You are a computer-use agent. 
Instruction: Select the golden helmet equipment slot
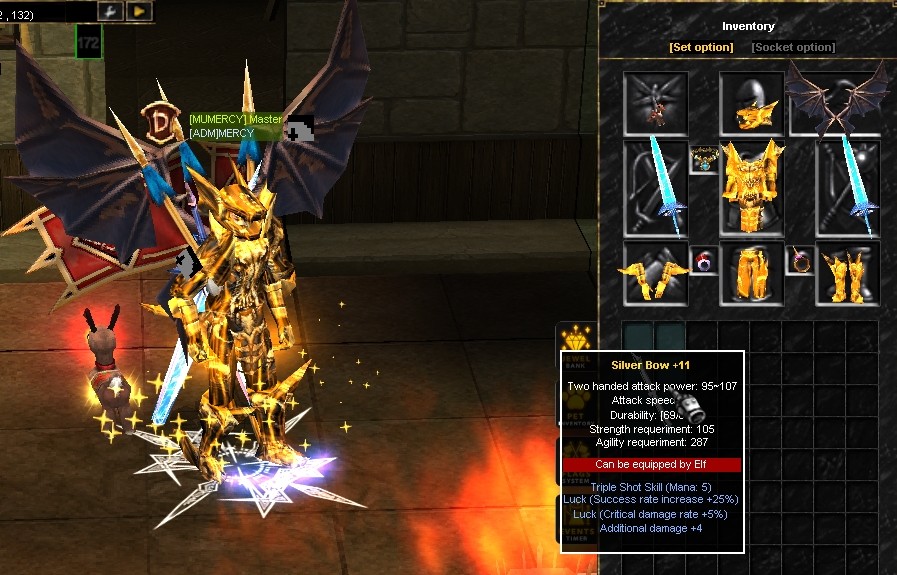[750, 103]
